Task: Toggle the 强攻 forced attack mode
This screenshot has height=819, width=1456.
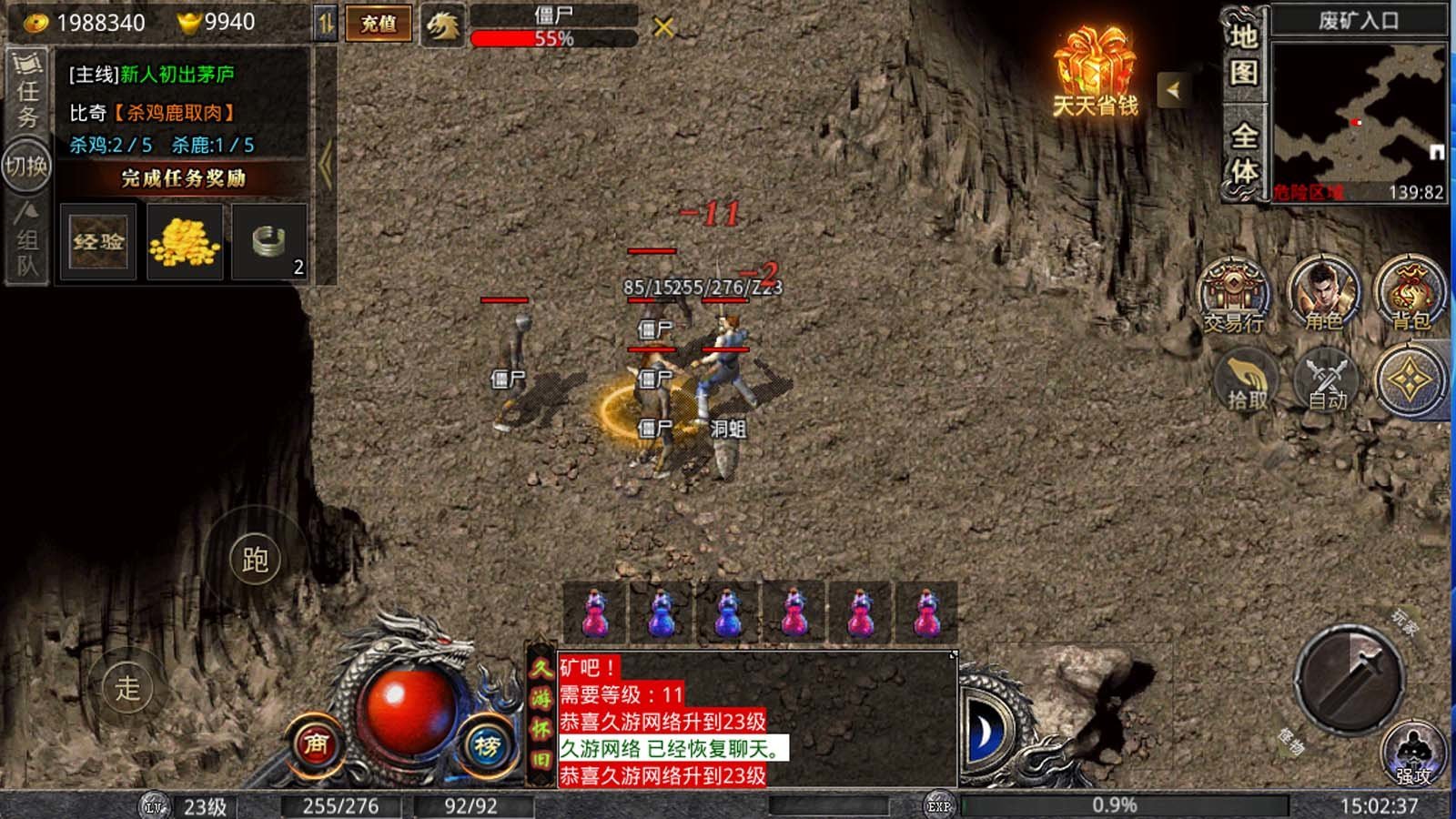Action: point(1413,755)
